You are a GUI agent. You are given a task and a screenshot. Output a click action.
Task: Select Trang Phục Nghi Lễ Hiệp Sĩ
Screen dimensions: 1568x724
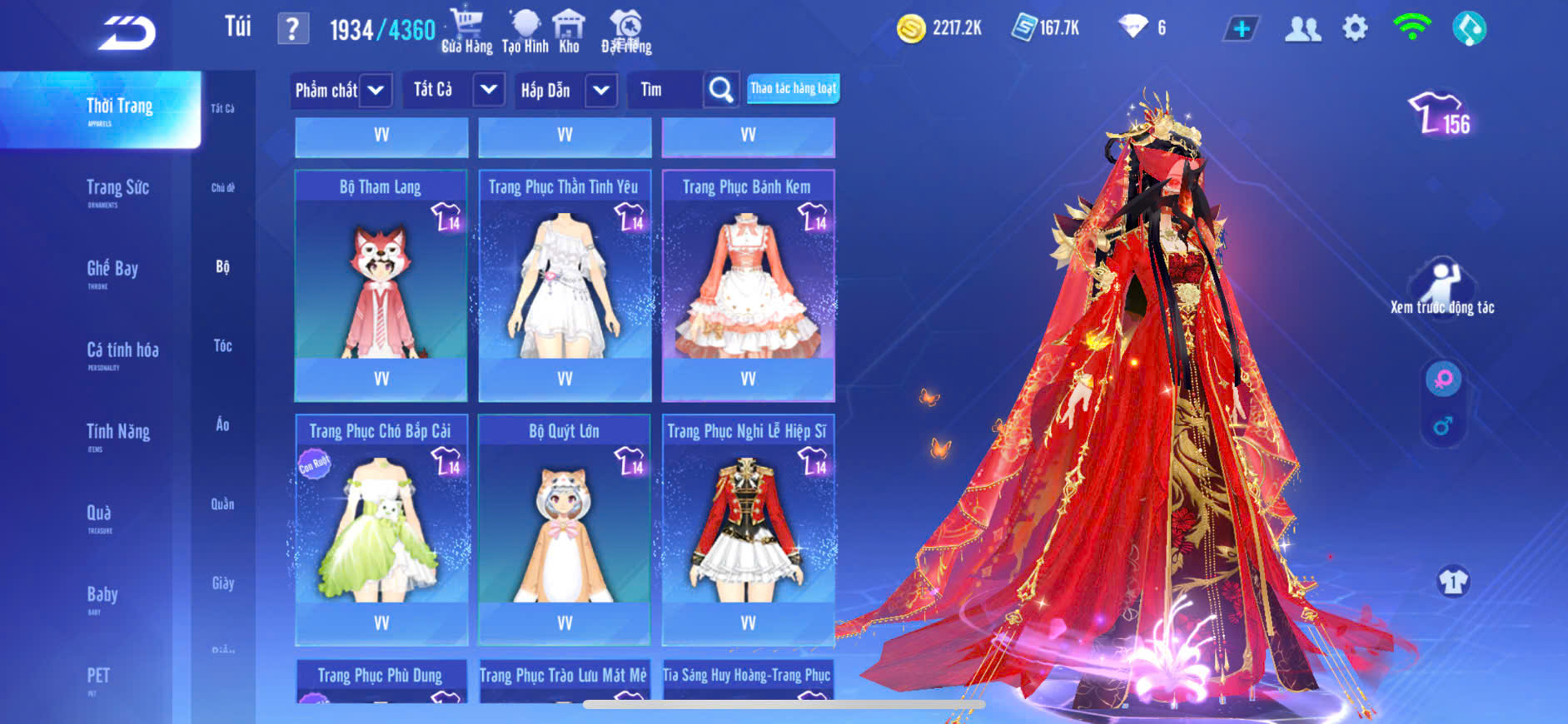[748, 527]
